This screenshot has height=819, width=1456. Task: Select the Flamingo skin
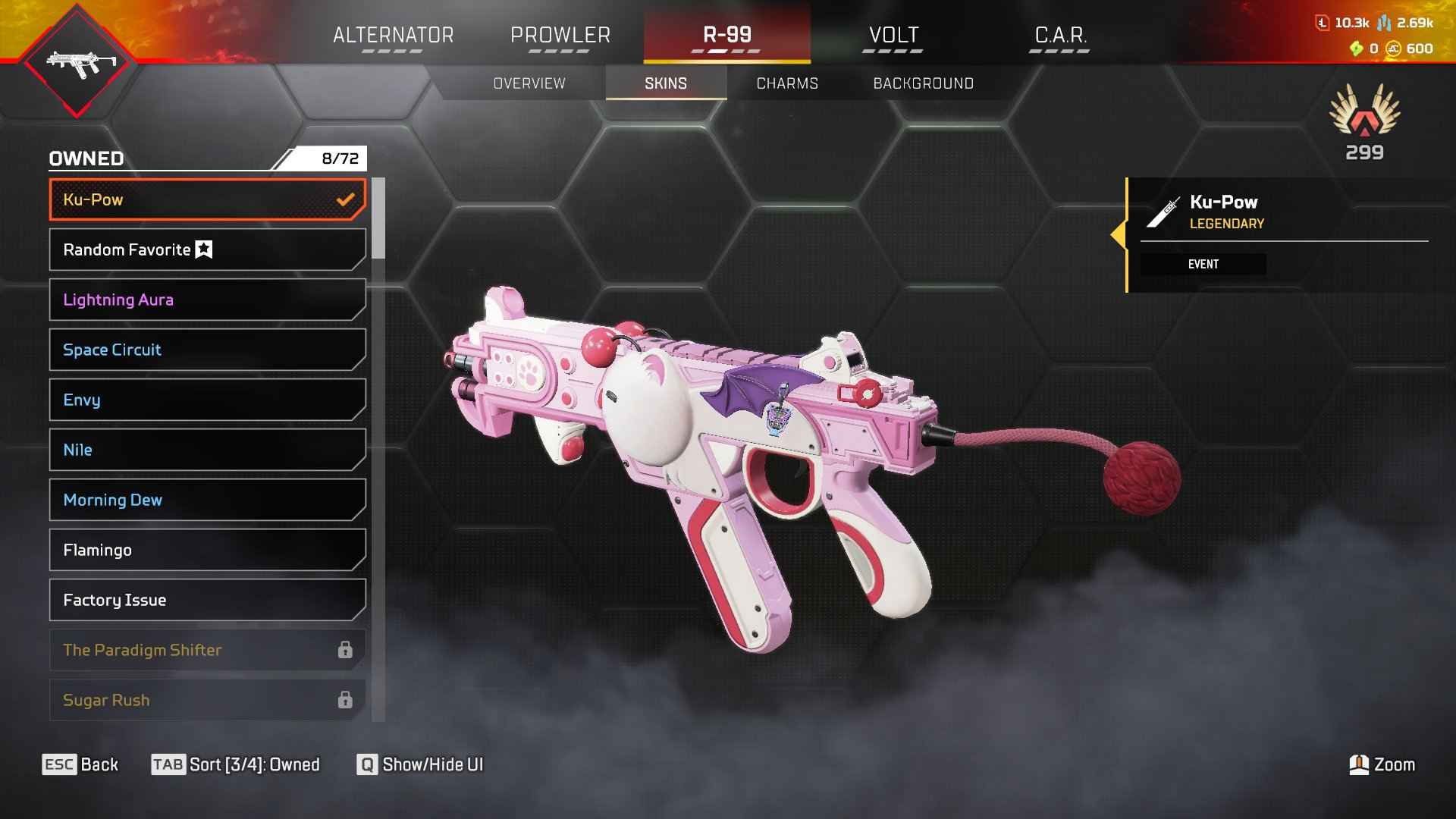pos(207,550)
